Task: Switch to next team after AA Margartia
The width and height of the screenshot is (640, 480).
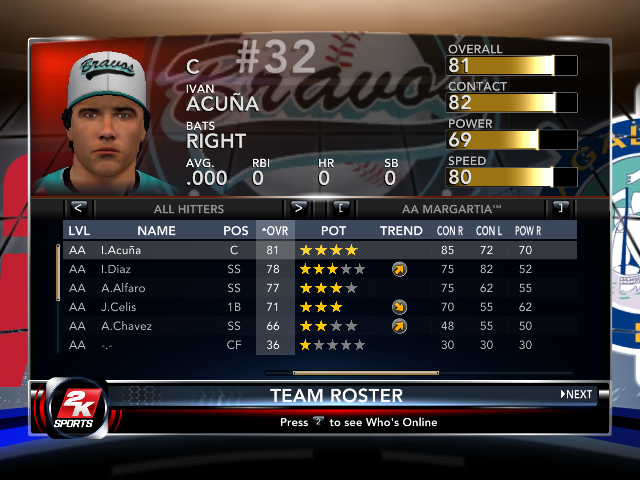Action: click(x=561, y=209)
